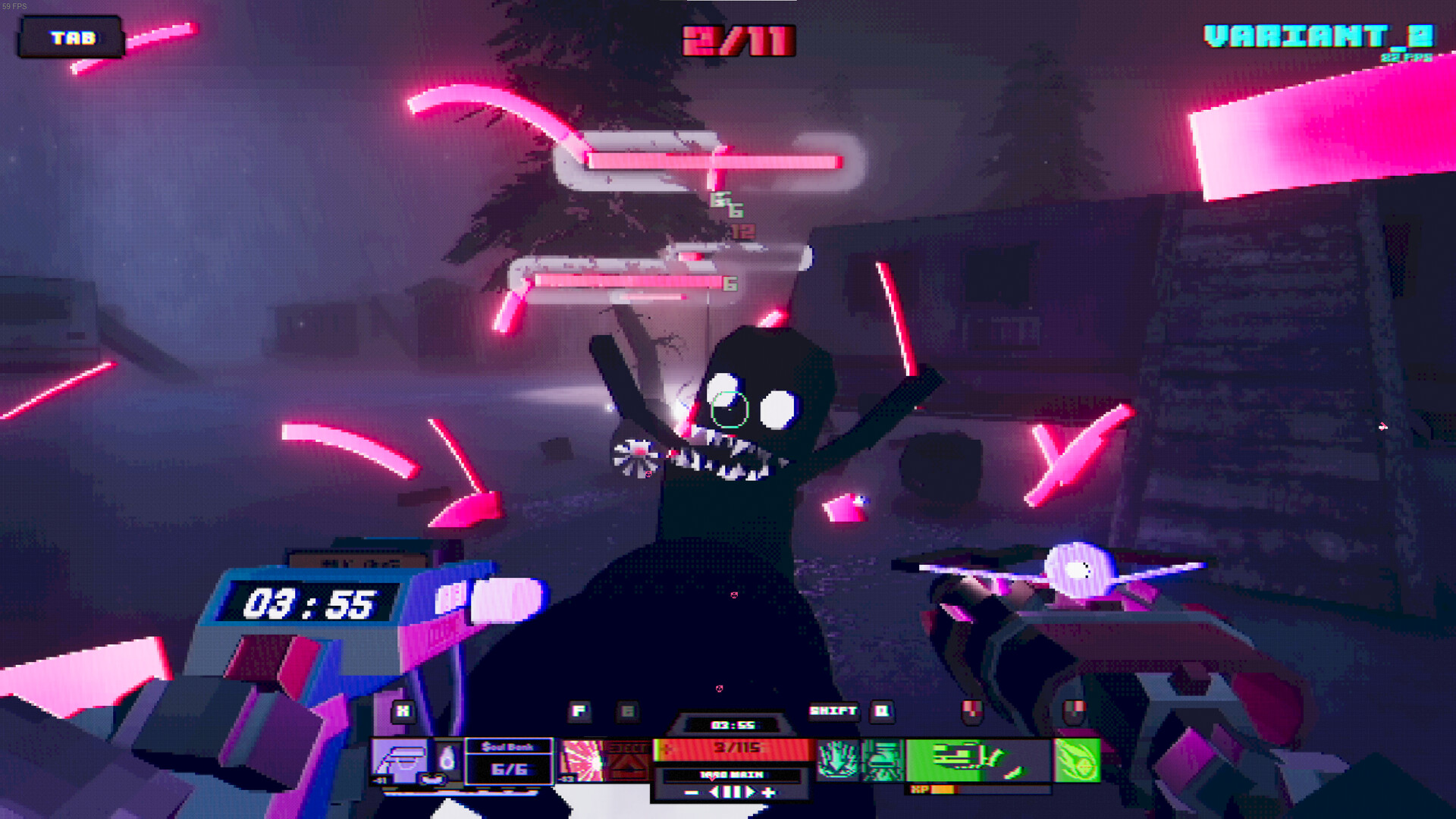Select the green aloe hand ability icon

coord(837,758)
